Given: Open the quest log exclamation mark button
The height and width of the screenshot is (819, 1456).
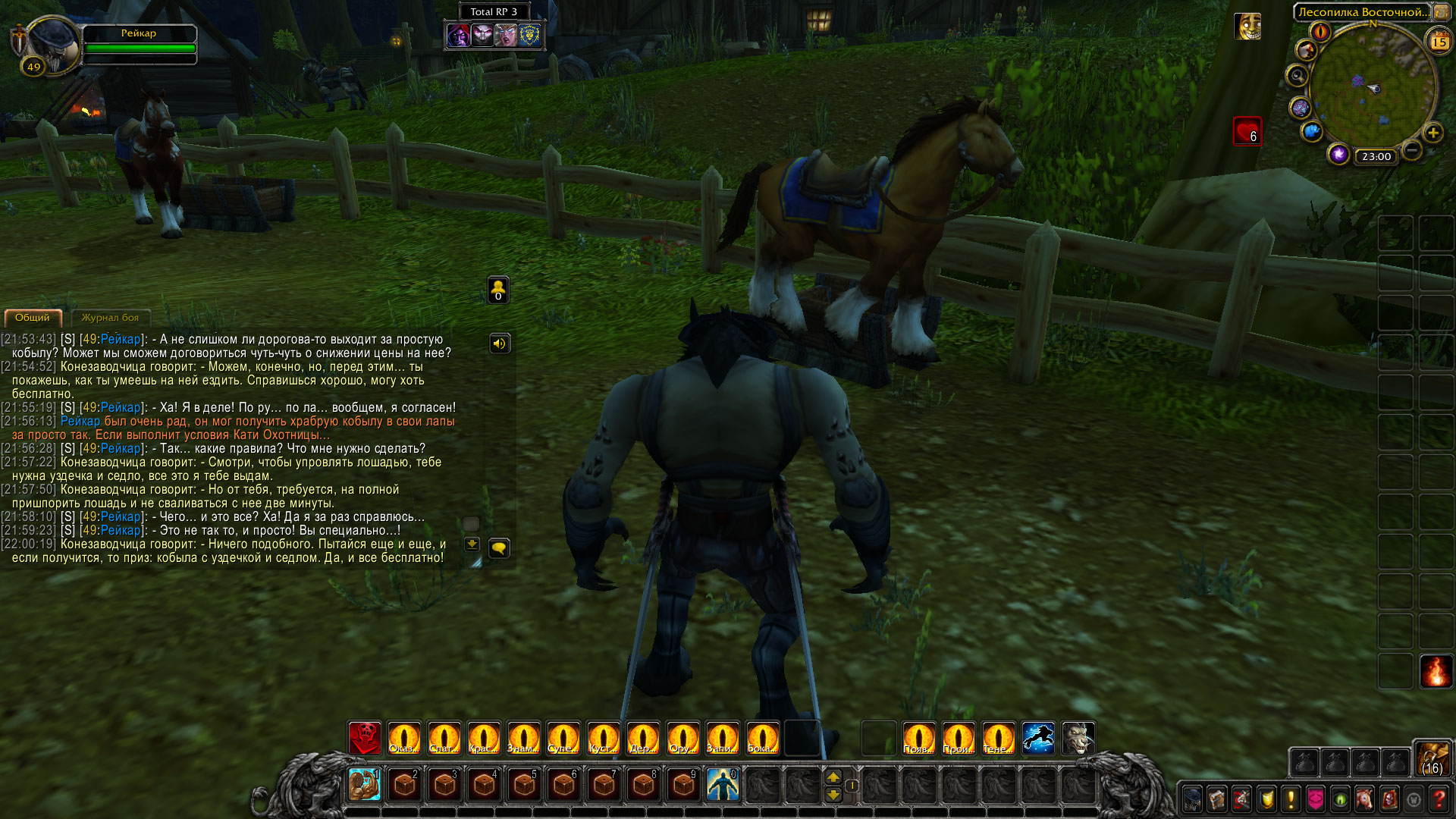Looking at the screenshot, I should tap(1291, 799).
